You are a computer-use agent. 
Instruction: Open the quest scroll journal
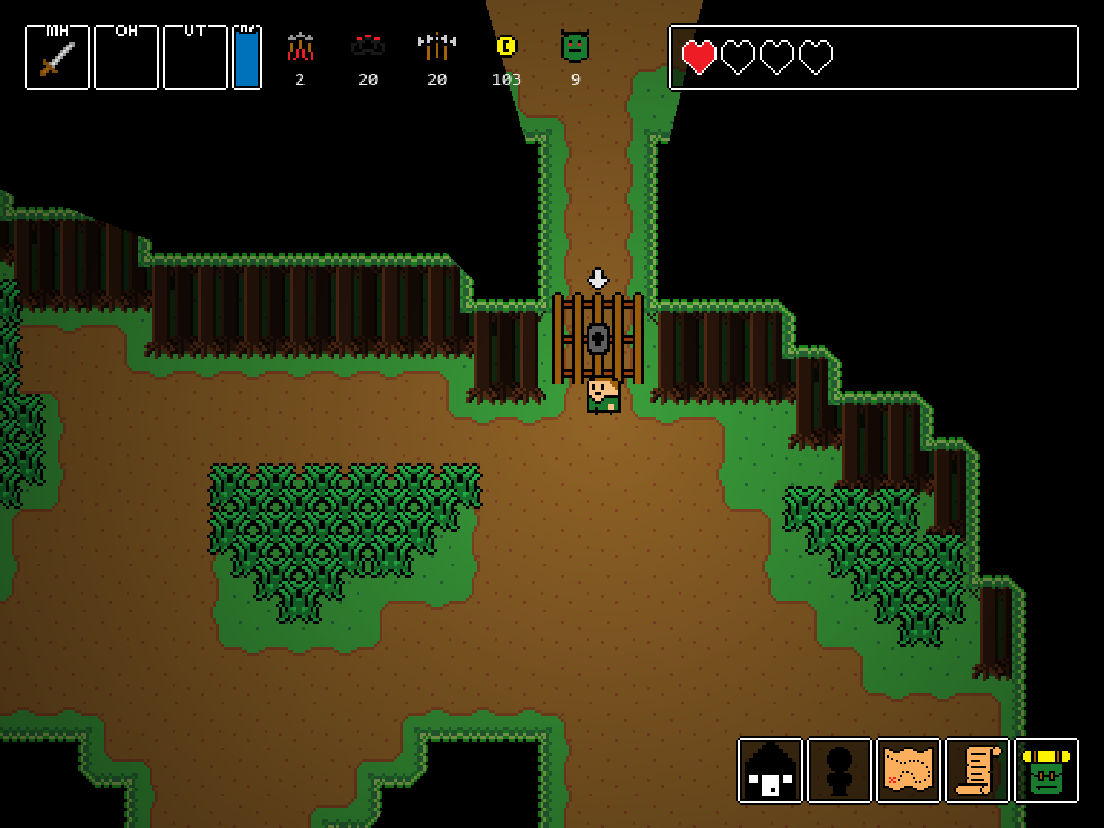tap(977, 771)
